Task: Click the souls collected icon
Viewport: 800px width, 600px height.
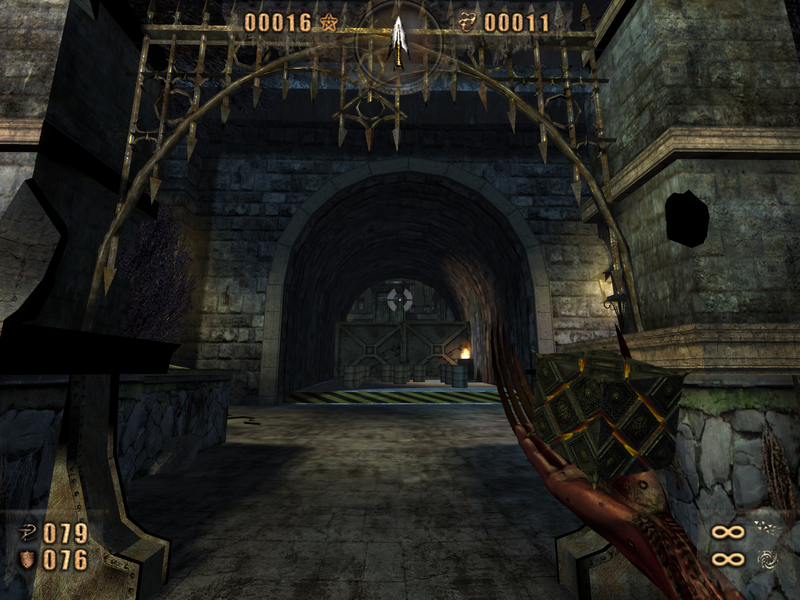Action: [x=467, y=22]
